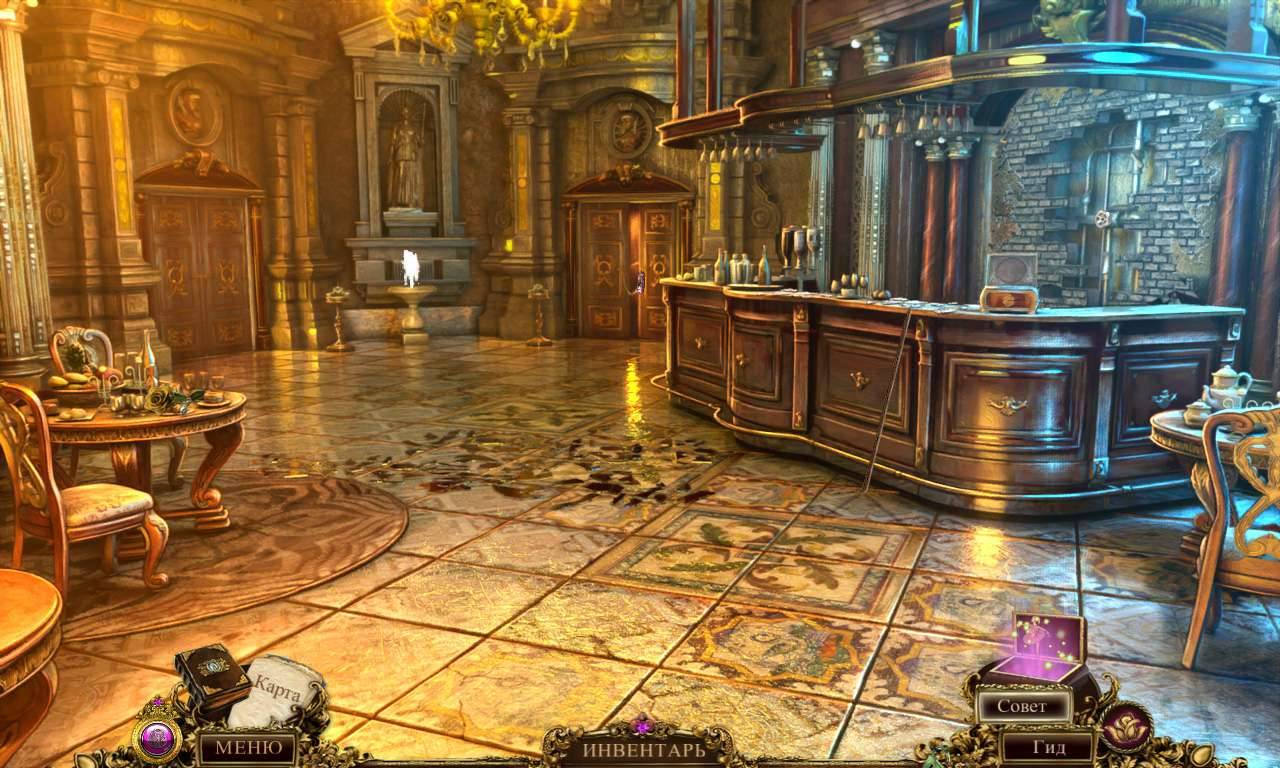Open the Гид strategy guide
Viewport: 1280px width, 768px height.
click(x=1048, y=747)
